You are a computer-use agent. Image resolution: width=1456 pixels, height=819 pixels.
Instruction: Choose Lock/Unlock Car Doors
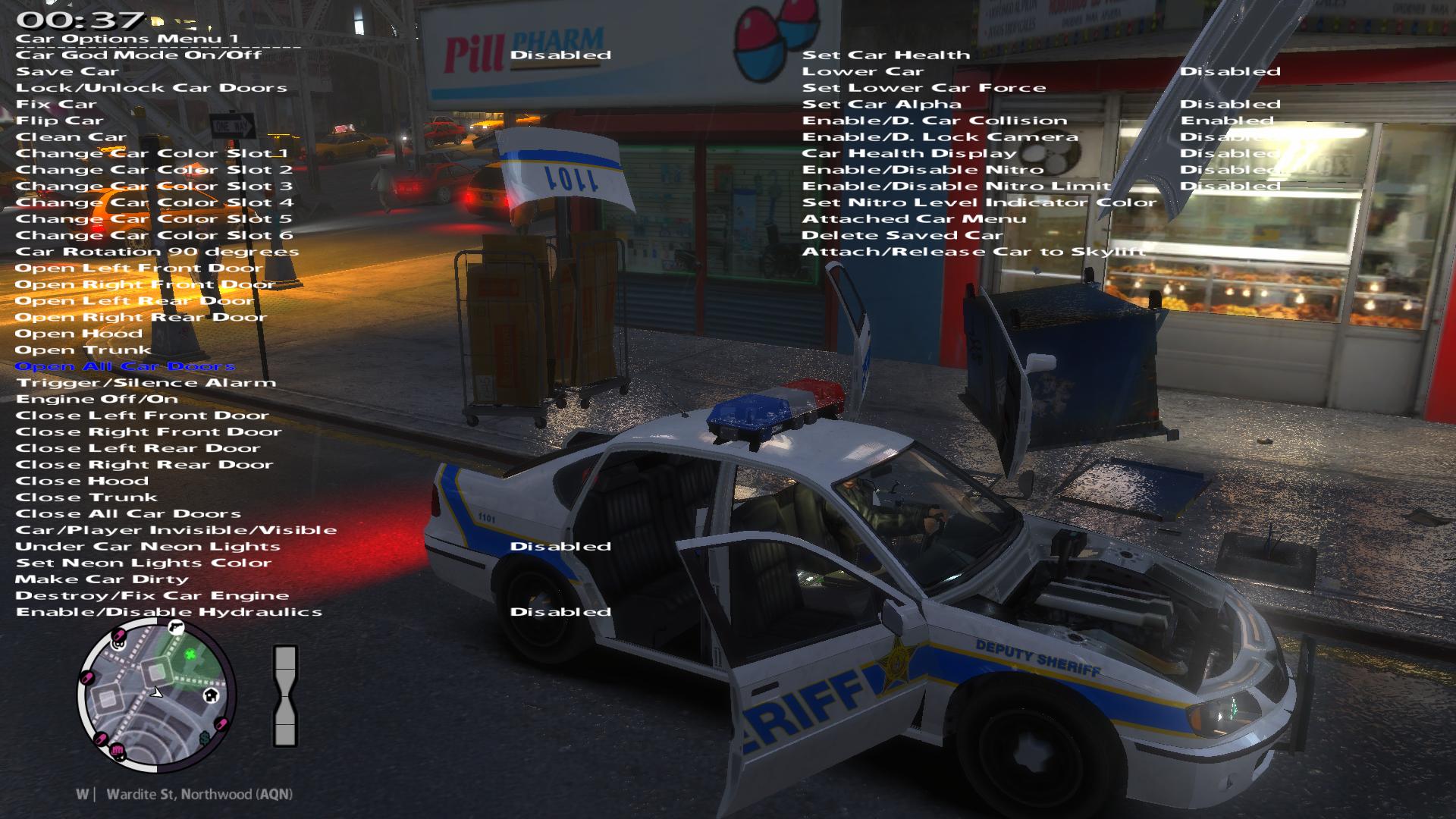point(152,88)
